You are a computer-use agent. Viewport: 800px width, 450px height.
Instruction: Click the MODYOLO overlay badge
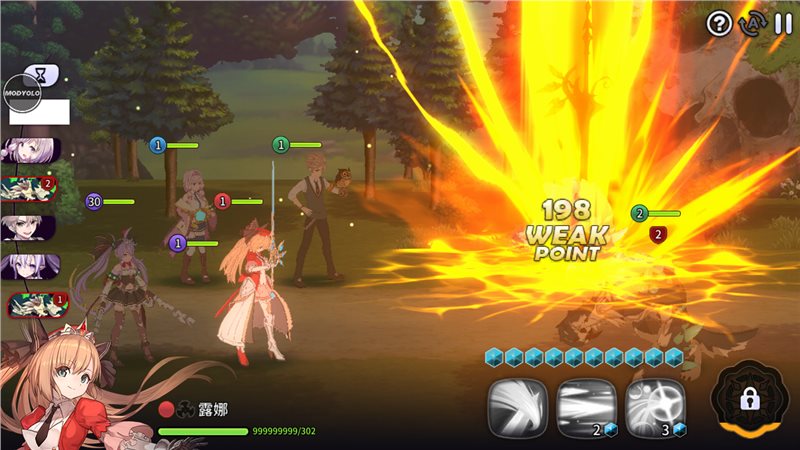(23, 92)
